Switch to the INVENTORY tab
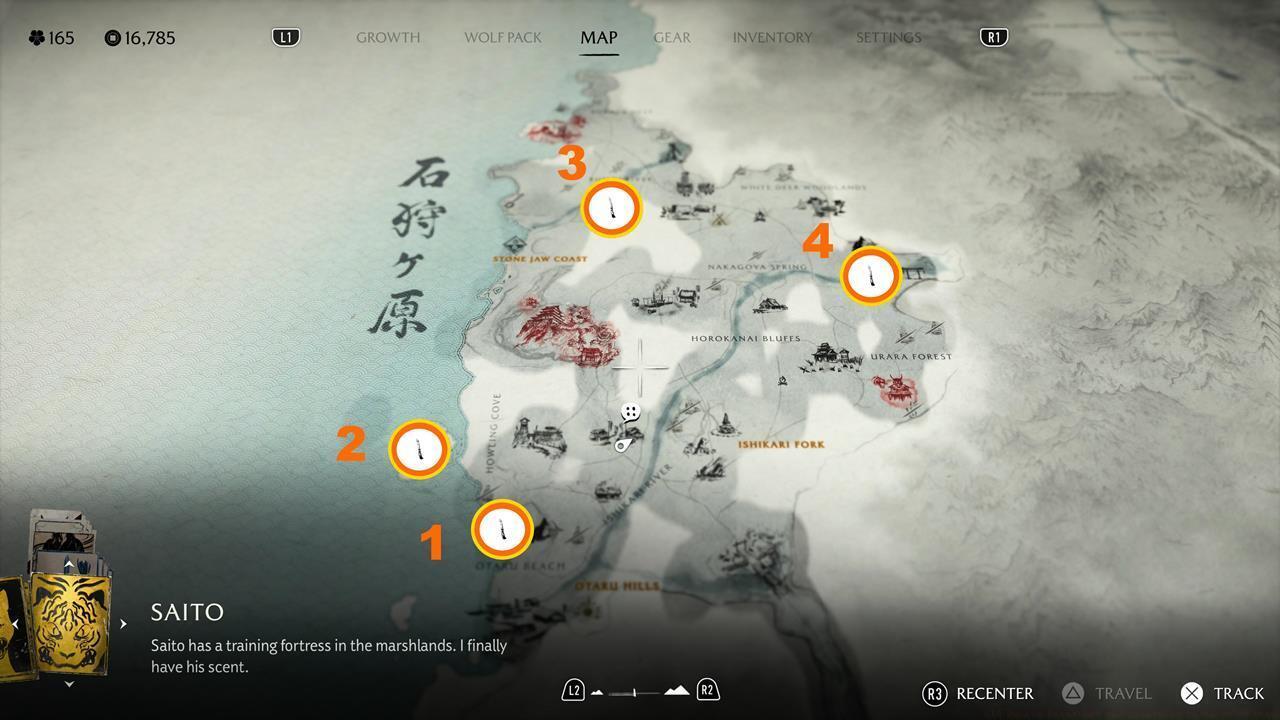The height and width of the screenshot is (720, 1280). coord(772,37)
